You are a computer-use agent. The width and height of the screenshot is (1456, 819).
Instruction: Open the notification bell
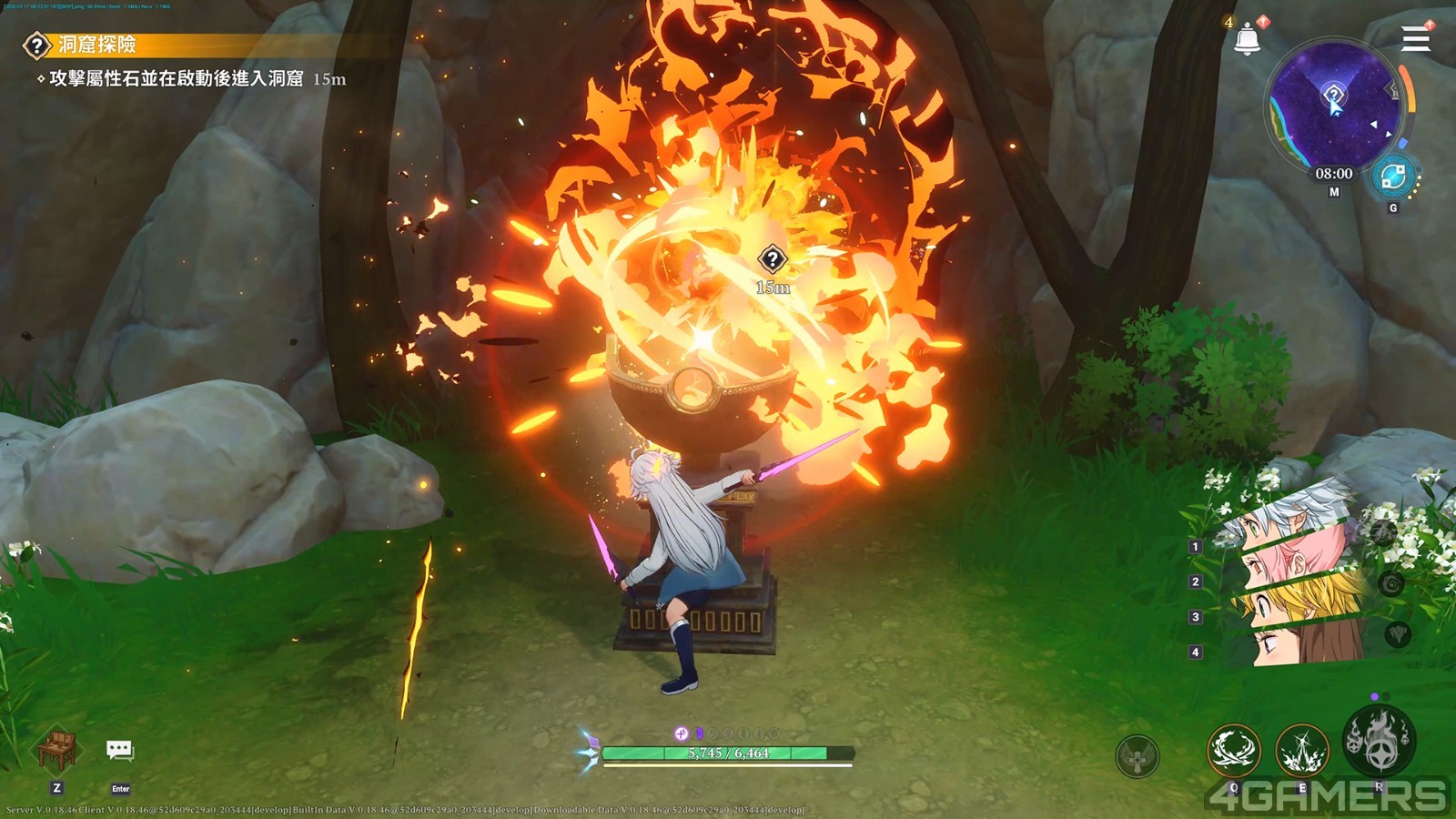click(x=1247, y=39)
